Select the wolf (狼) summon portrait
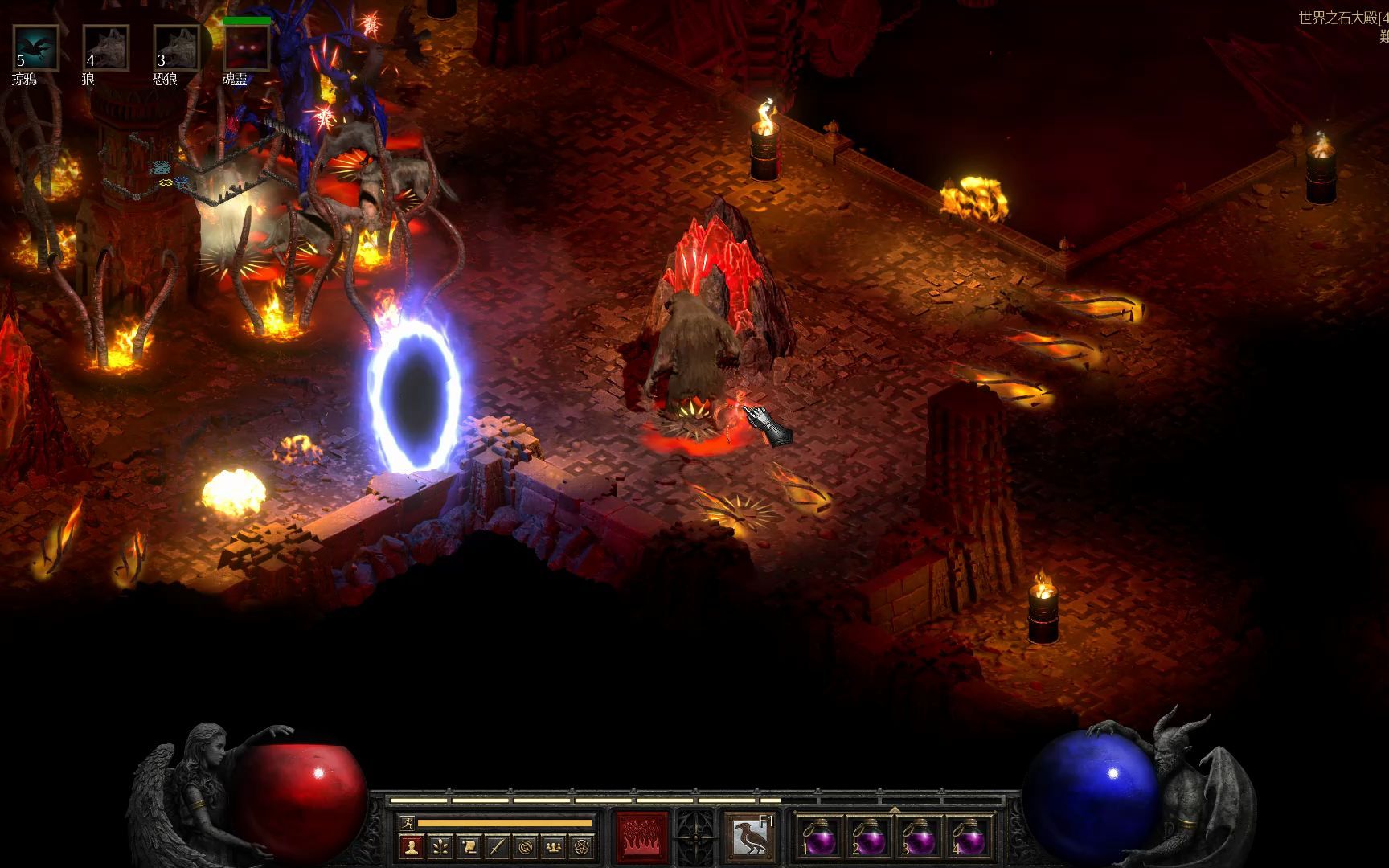The image size is (1389, 868). click(106, 48)
